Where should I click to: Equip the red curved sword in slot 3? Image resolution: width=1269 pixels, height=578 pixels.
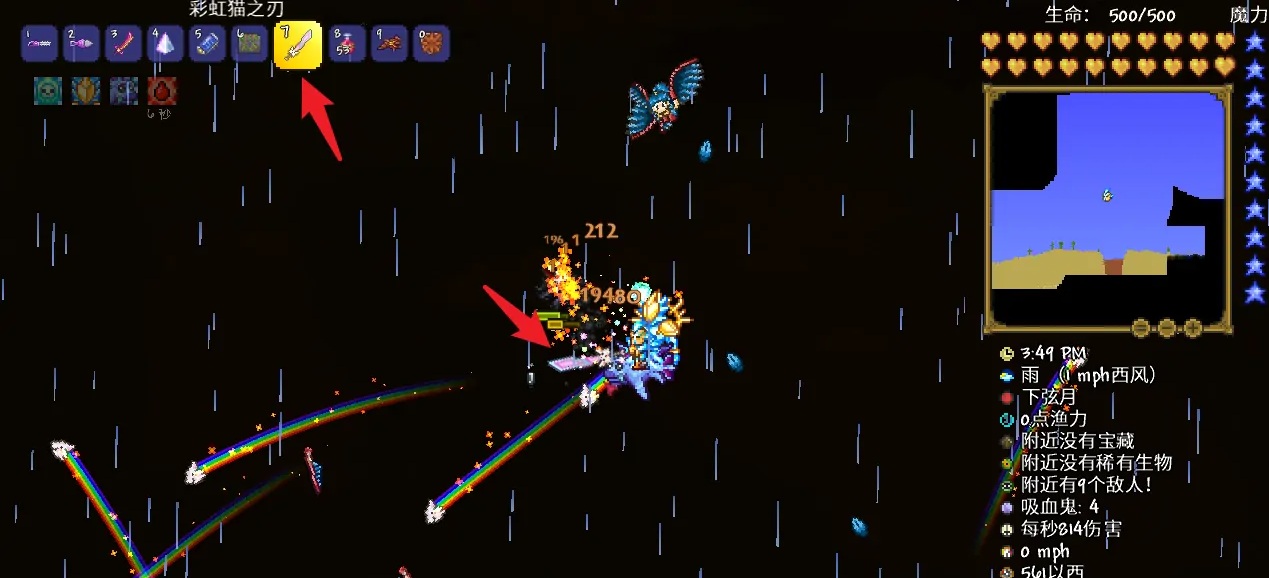point(123,44)
